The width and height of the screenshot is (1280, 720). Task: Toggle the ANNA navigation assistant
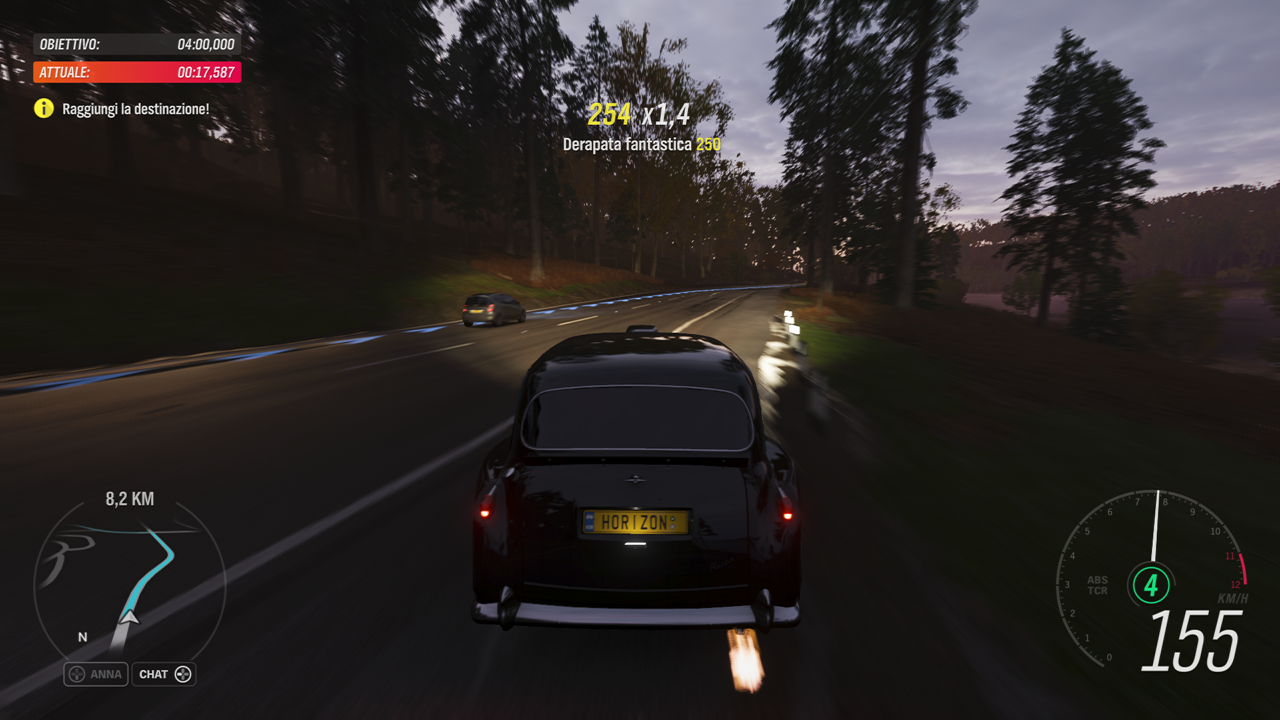click(95, 674)
